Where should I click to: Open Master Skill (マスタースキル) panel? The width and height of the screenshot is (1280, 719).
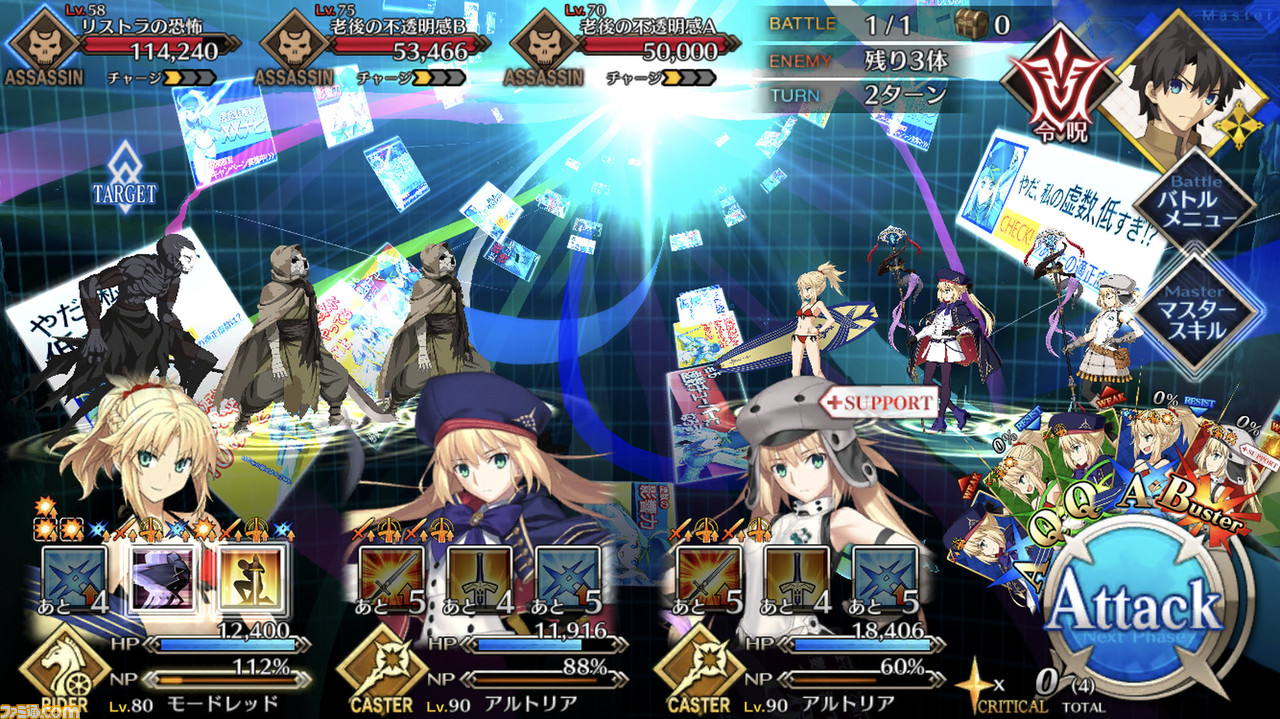pos(1194,305)
